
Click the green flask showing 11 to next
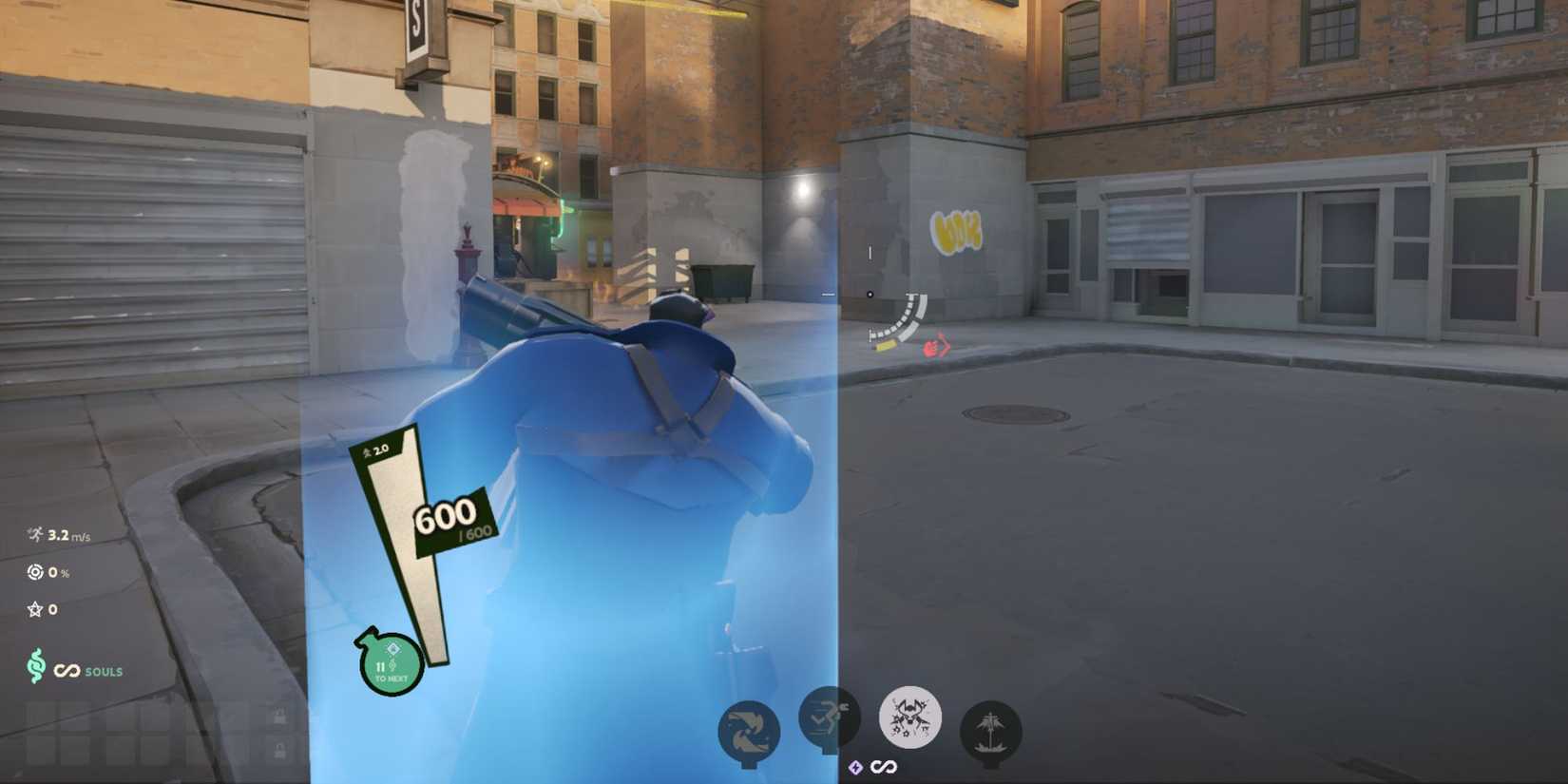coord(391,663)
